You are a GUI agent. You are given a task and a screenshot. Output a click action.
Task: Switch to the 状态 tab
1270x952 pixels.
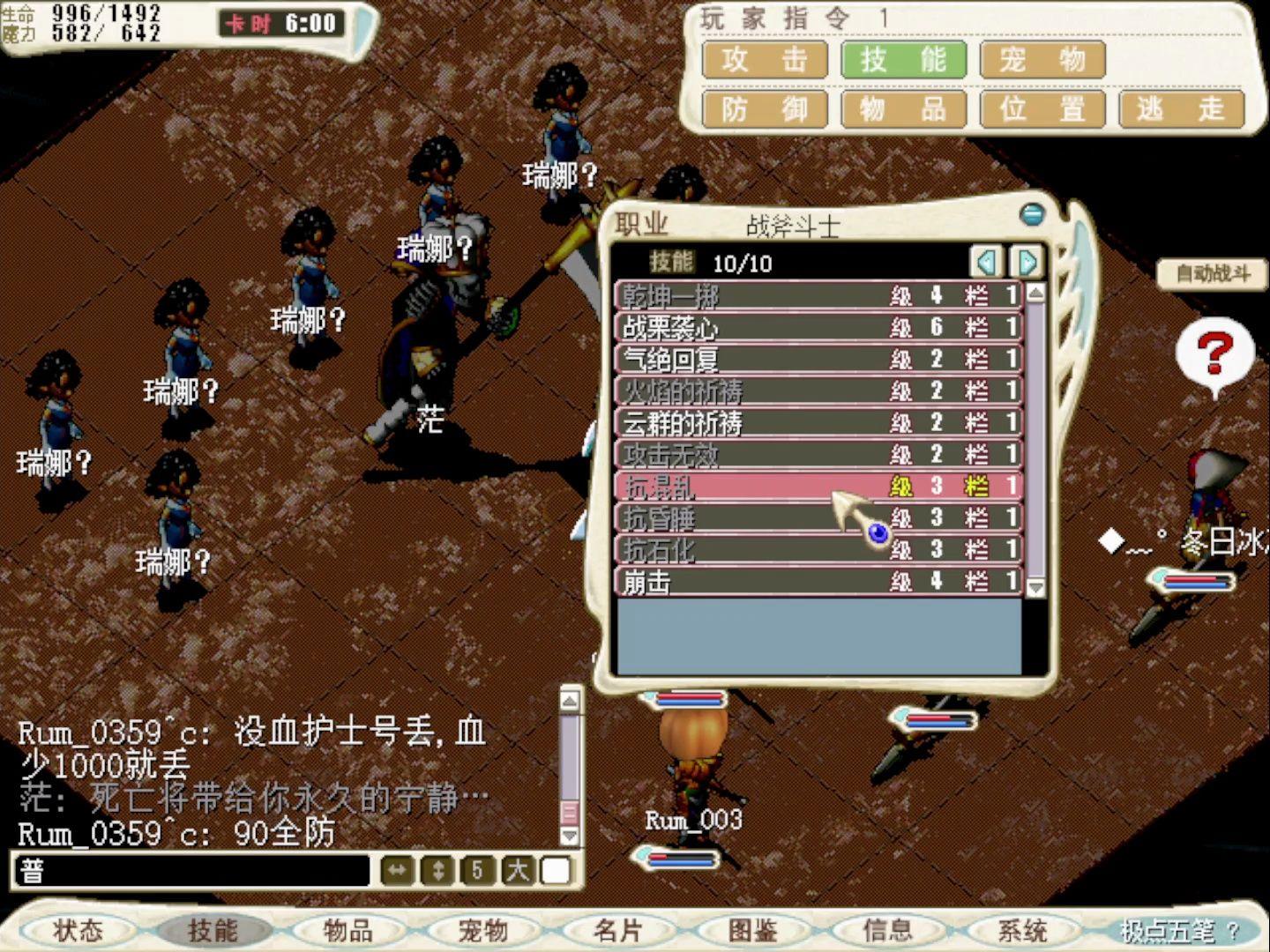pos(79,930)
